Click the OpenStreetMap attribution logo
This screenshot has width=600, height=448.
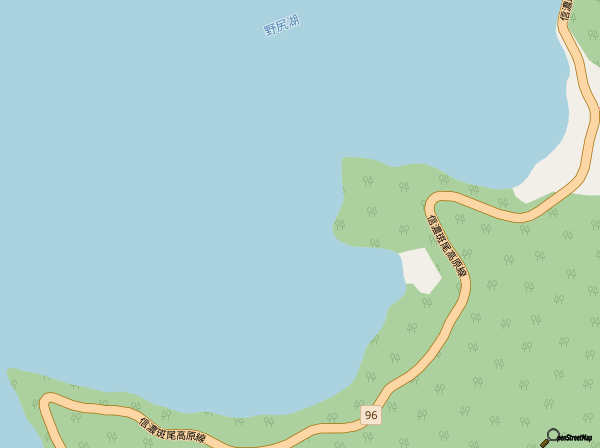[566, 438]
